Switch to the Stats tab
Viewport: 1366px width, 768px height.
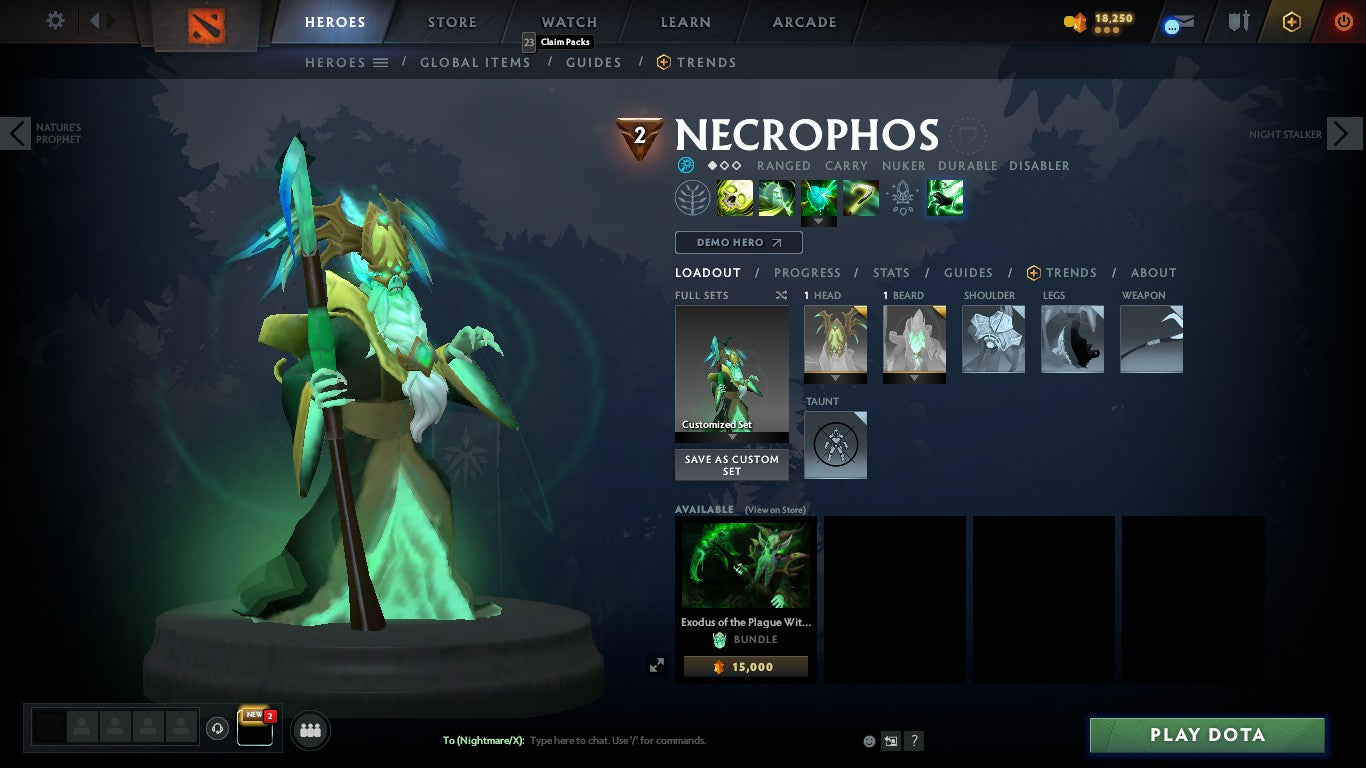tap(890, 272)
